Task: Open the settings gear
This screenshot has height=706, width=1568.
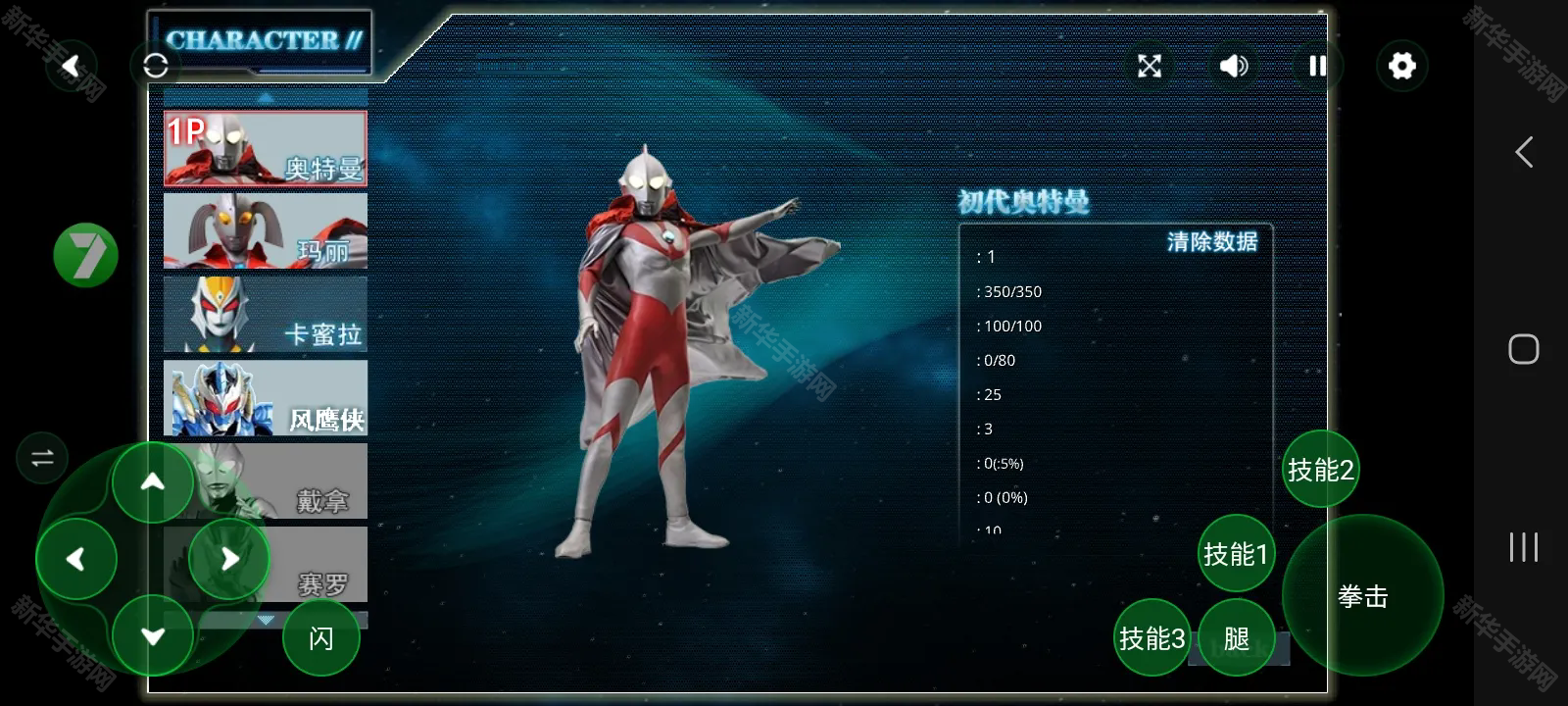Action: (x=1401, y=65)
